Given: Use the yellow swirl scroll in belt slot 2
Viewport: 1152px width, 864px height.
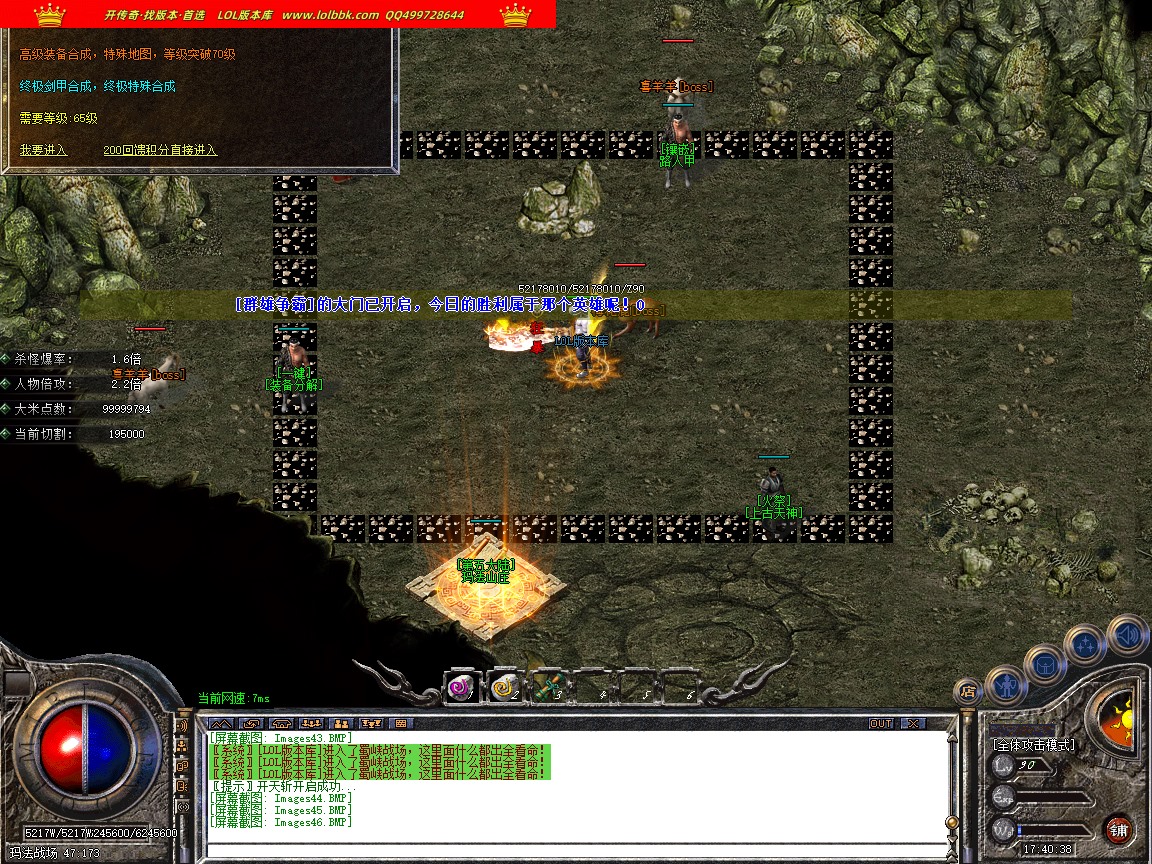Looking at the screenshot, I should pos(503,688).
